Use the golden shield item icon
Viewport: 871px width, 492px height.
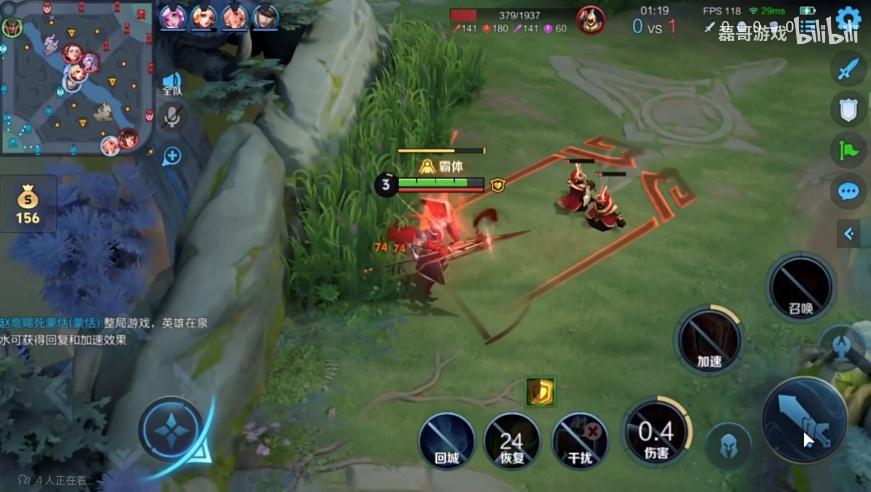tap(540, 392)
